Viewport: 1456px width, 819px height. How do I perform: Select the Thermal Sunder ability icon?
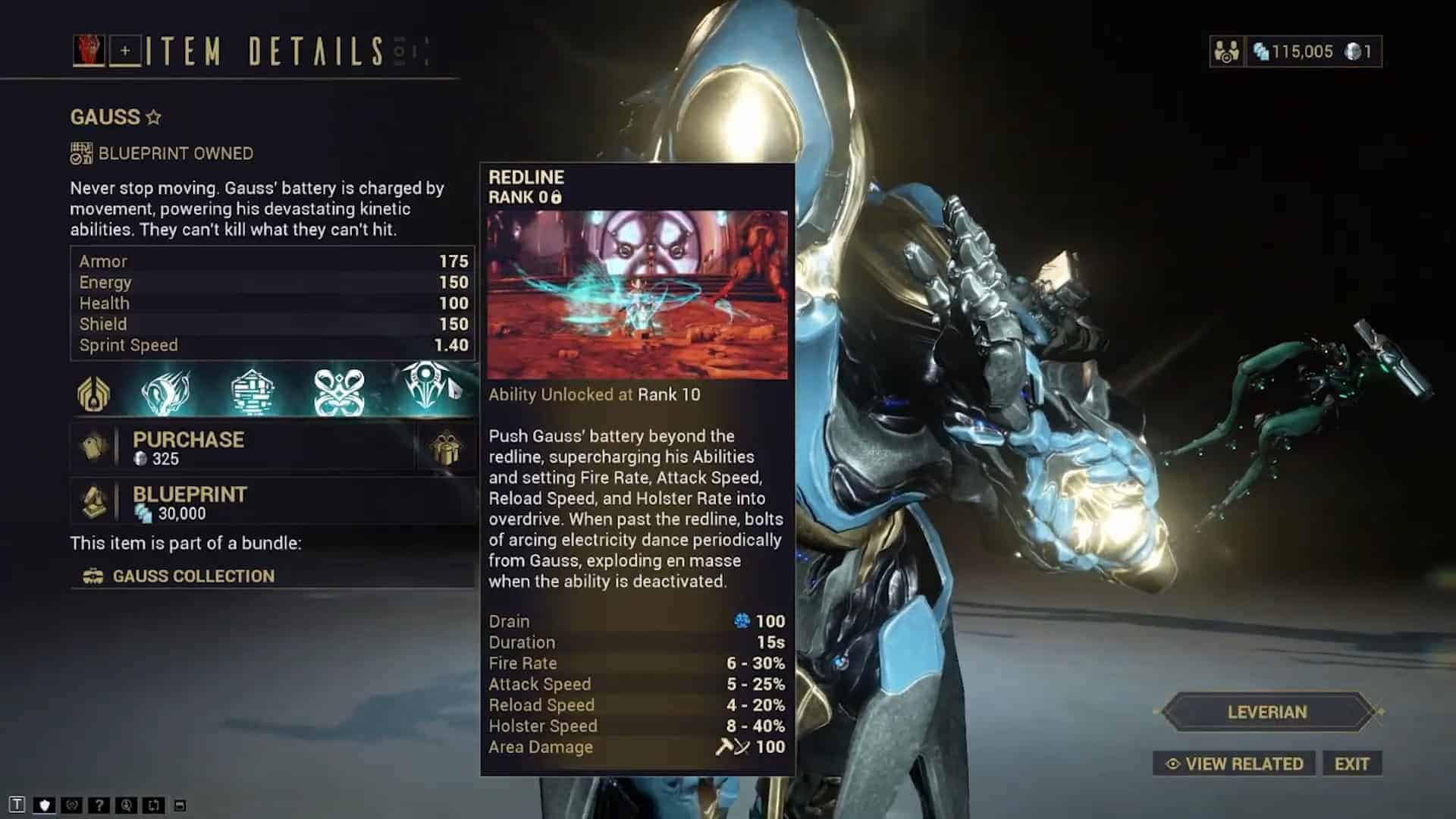coord(339,391)
